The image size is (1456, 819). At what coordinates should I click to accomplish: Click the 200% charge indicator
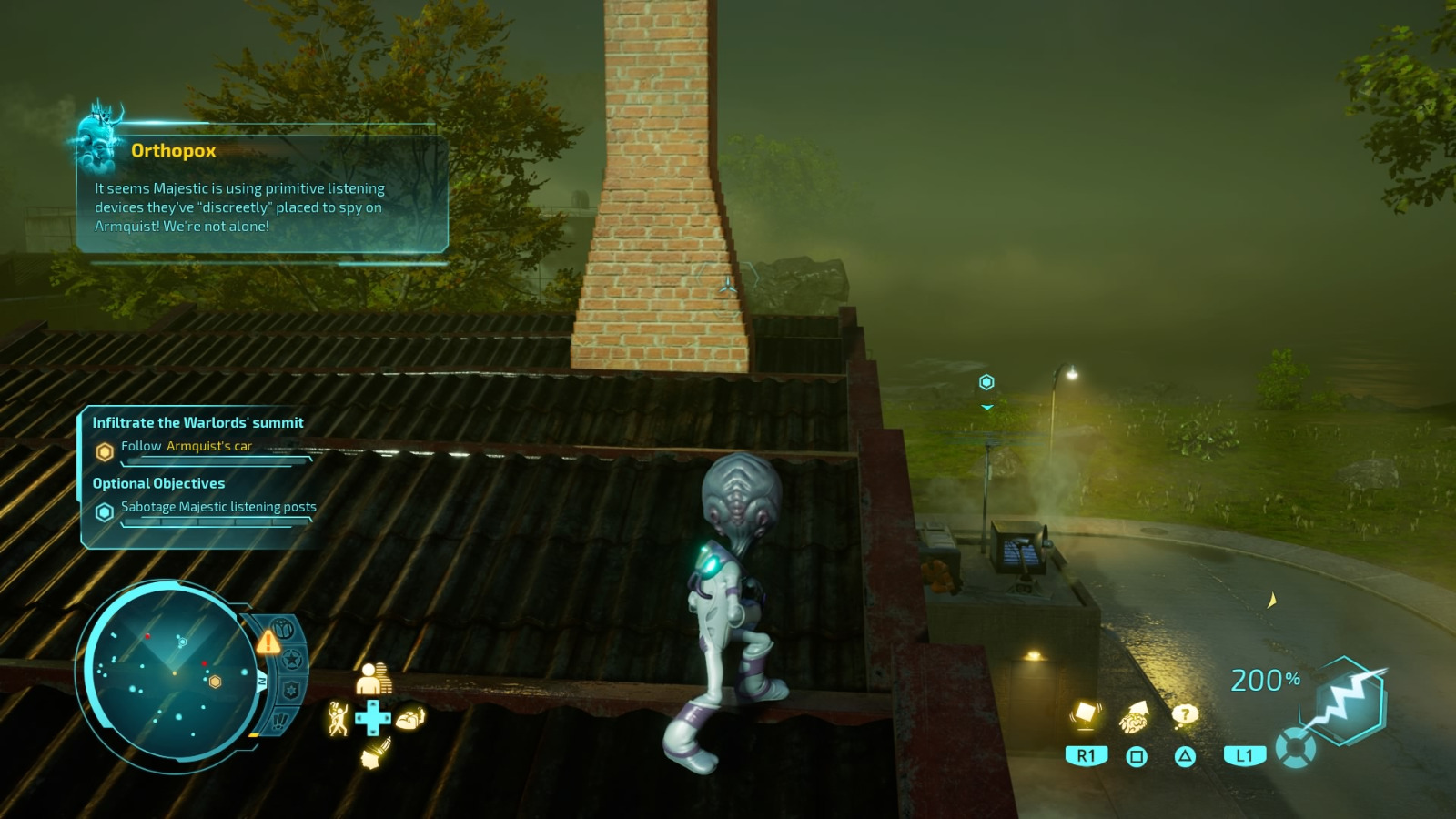point(1263,680)
